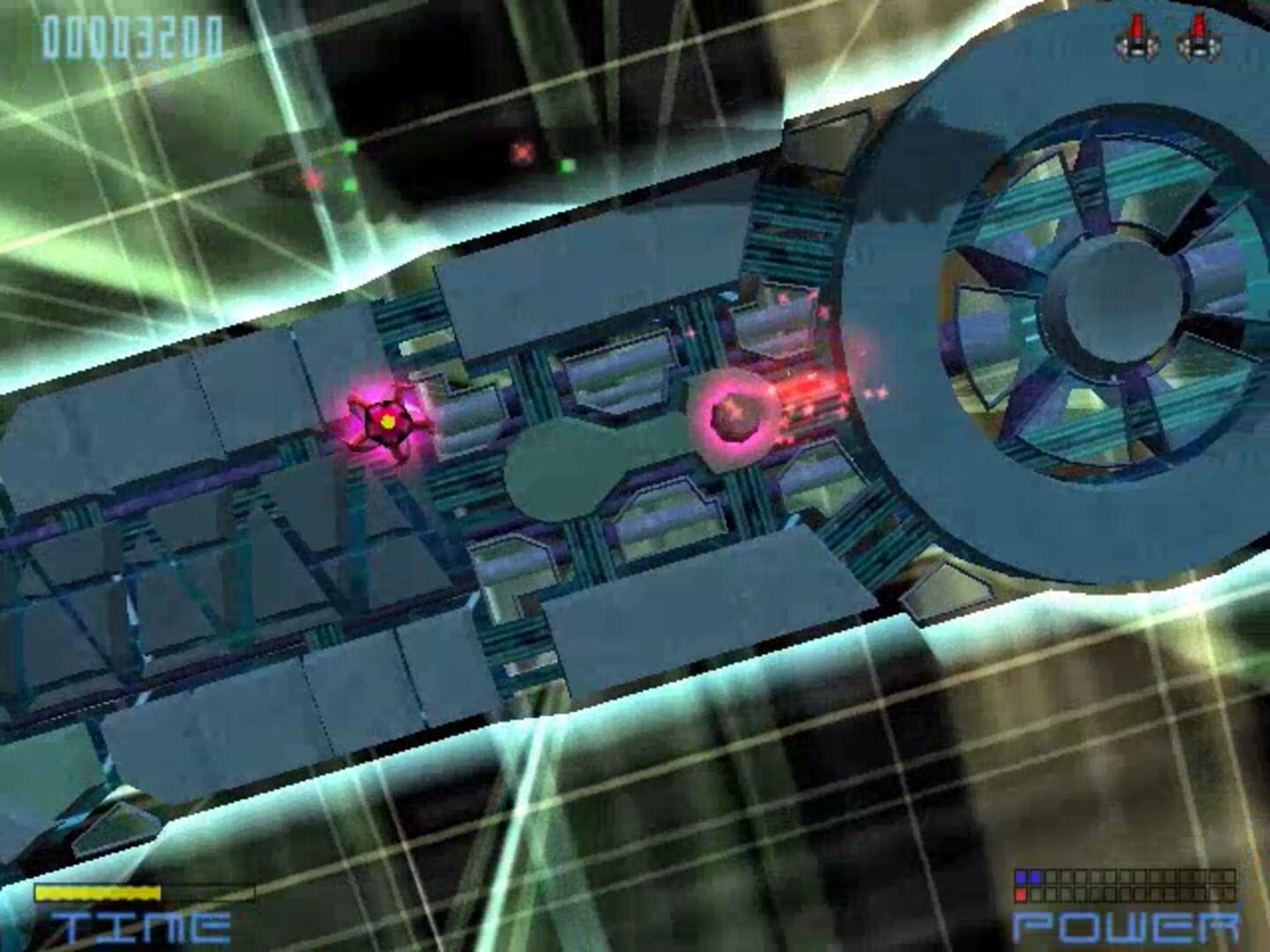
Task: Click the glowing pink orb firing the laser
Action: click(x=733, y=418)
